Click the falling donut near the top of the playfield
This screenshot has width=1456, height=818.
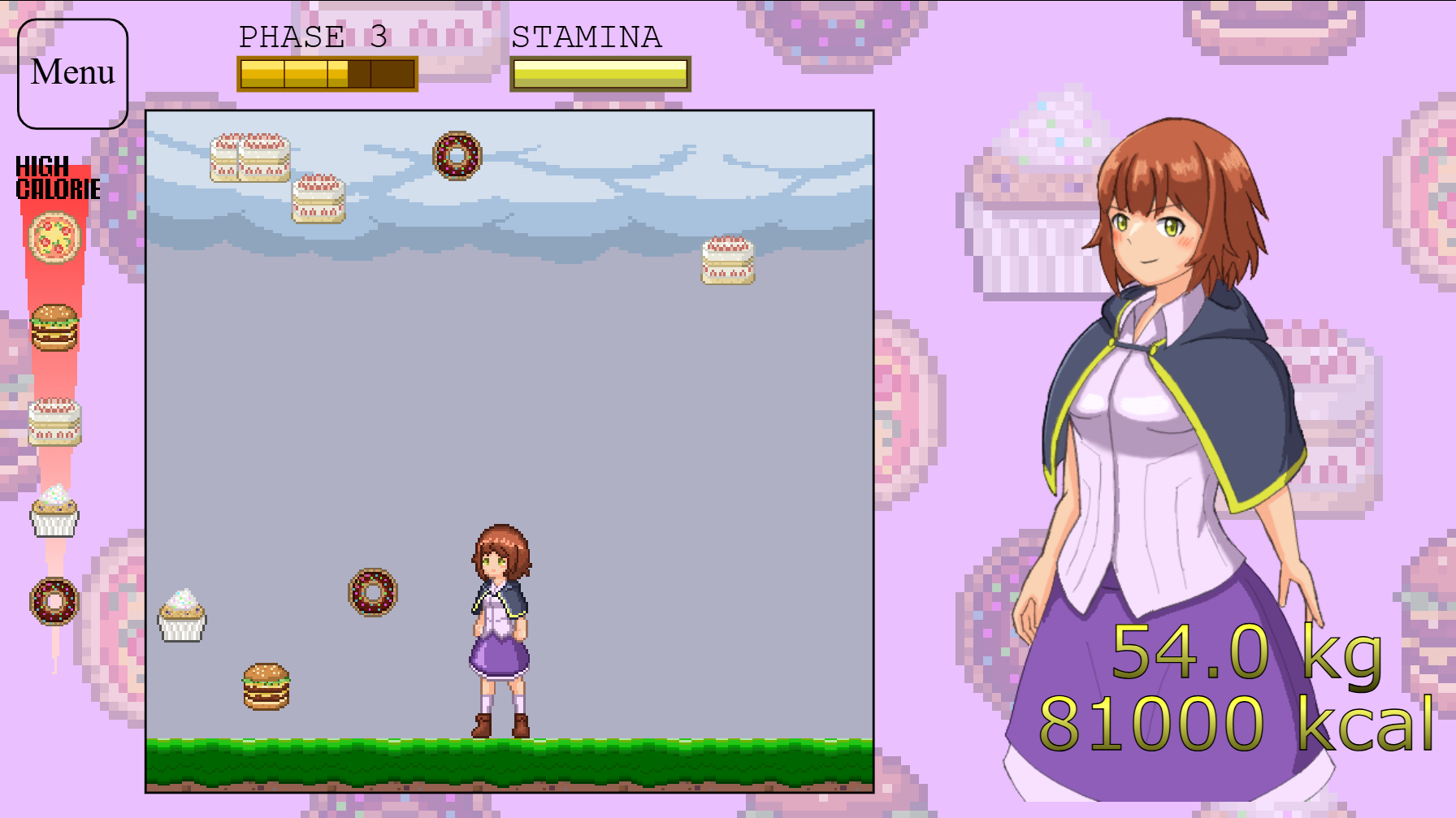[x=457, y=156]
